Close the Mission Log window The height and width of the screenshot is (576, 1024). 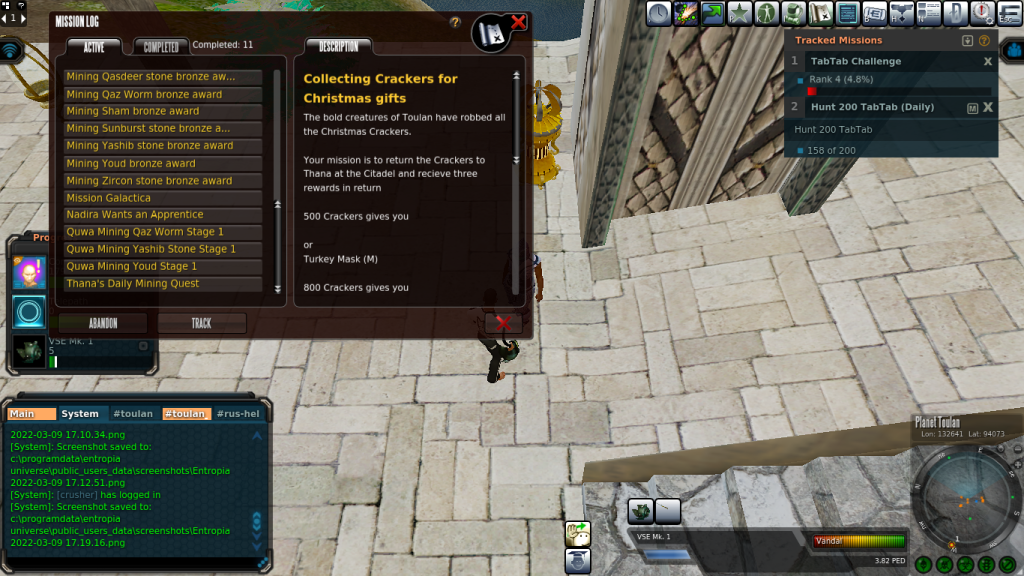[x=518, y=22]
